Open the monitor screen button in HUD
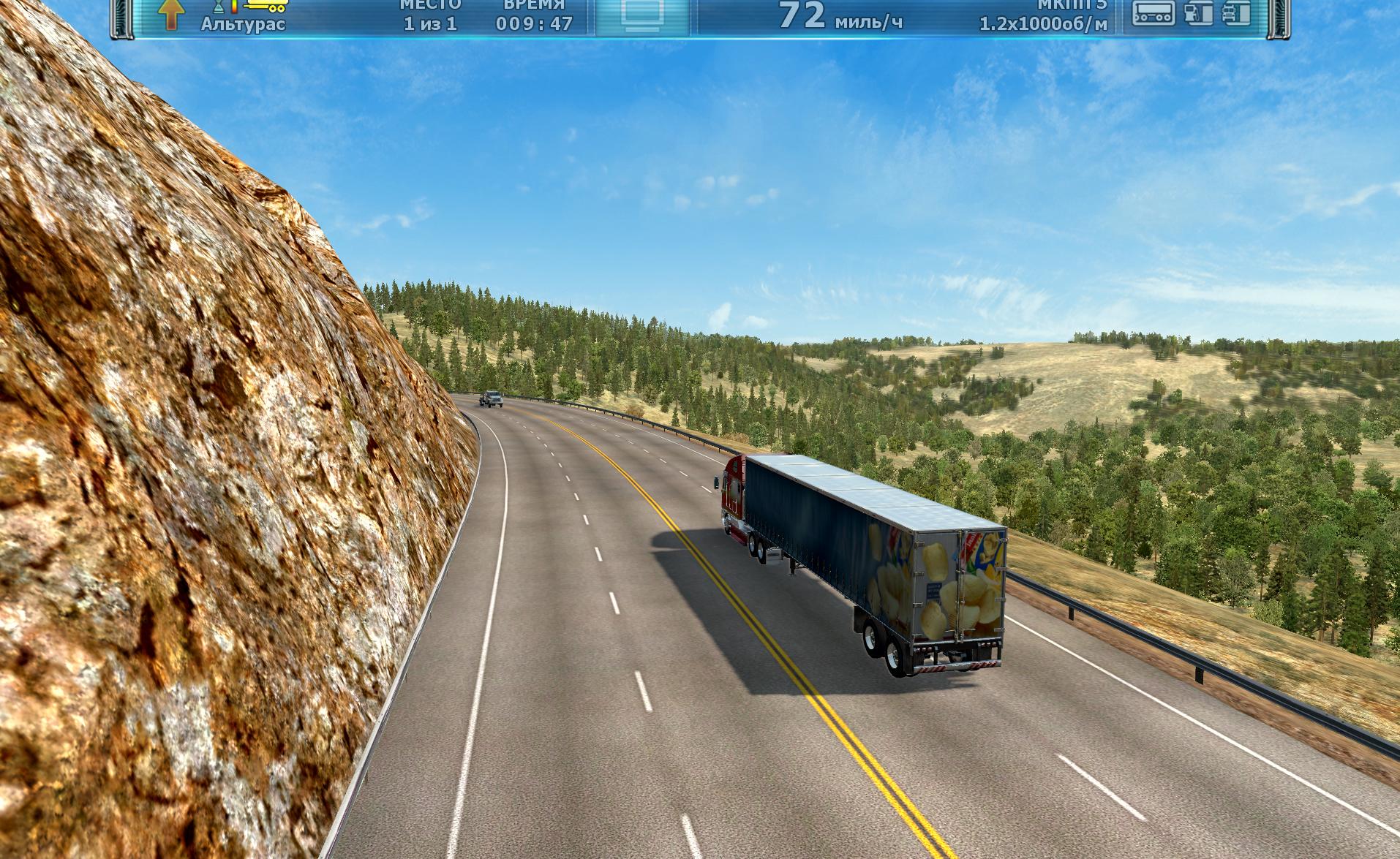The image size is (1400, 859). coord(642,15)
